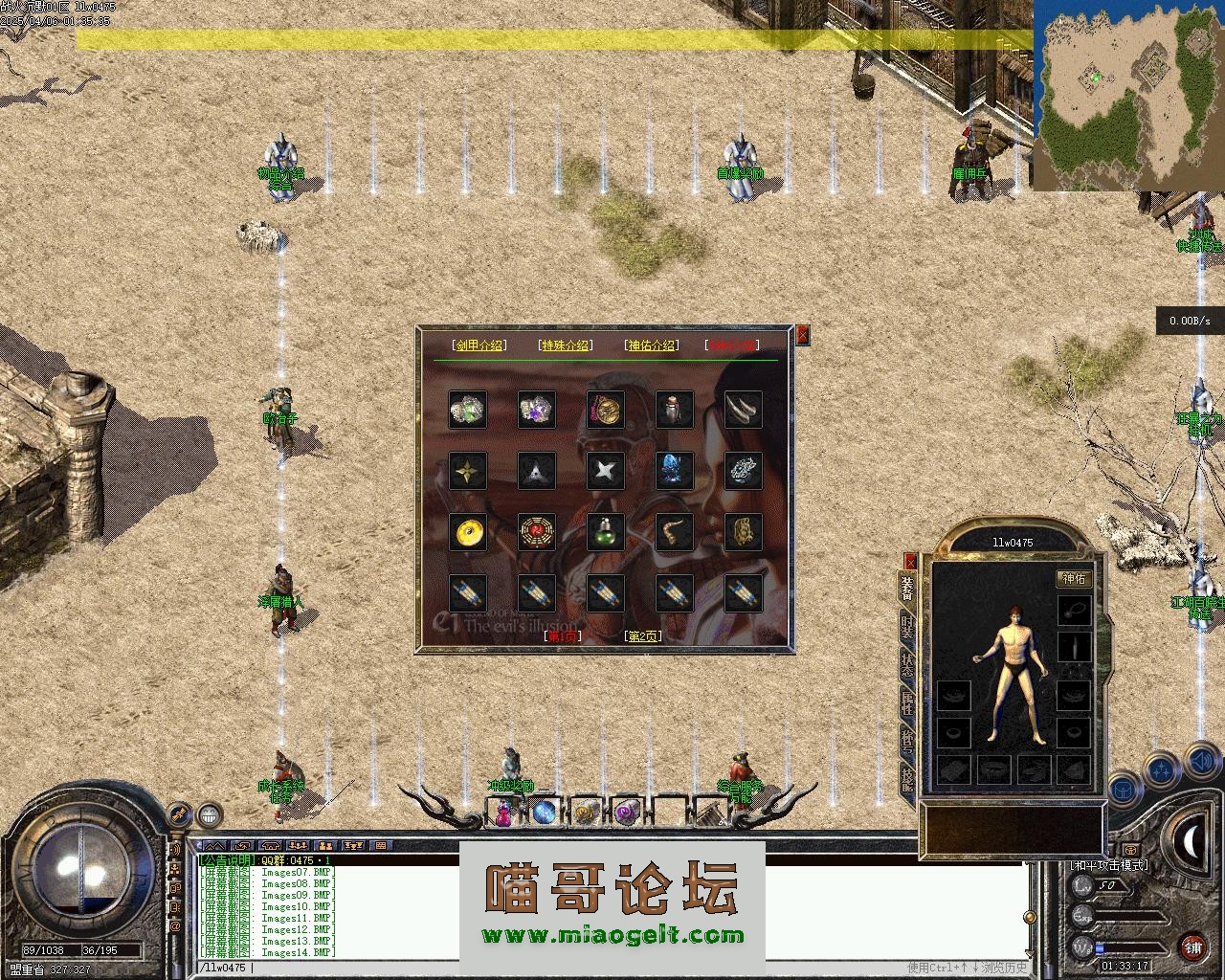Use the pink potion in quick bar
Viewport: 1225px width, 980px height.
(503, 813)
